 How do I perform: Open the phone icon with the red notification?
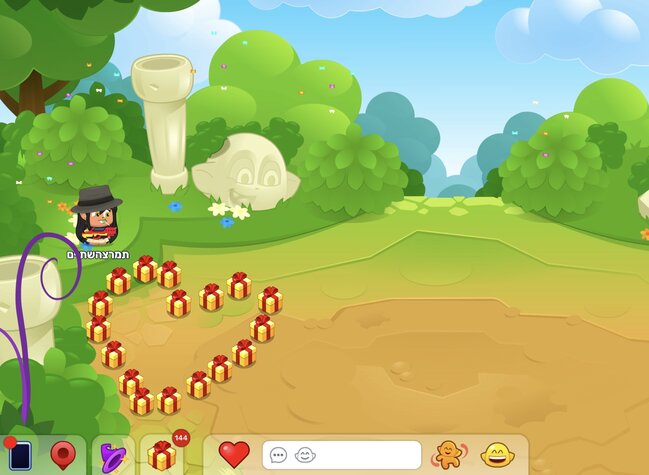coord(20,456)
